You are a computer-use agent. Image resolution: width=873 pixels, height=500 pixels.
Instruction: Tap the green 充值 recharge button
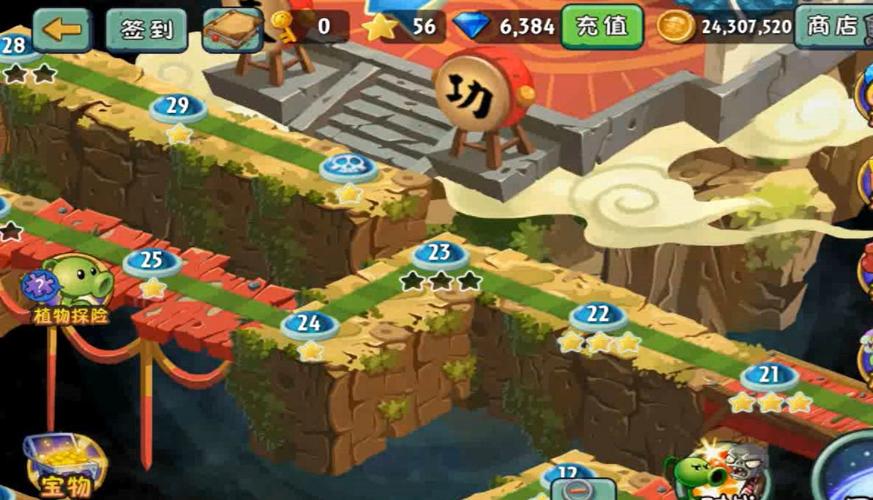pos(601,26)
